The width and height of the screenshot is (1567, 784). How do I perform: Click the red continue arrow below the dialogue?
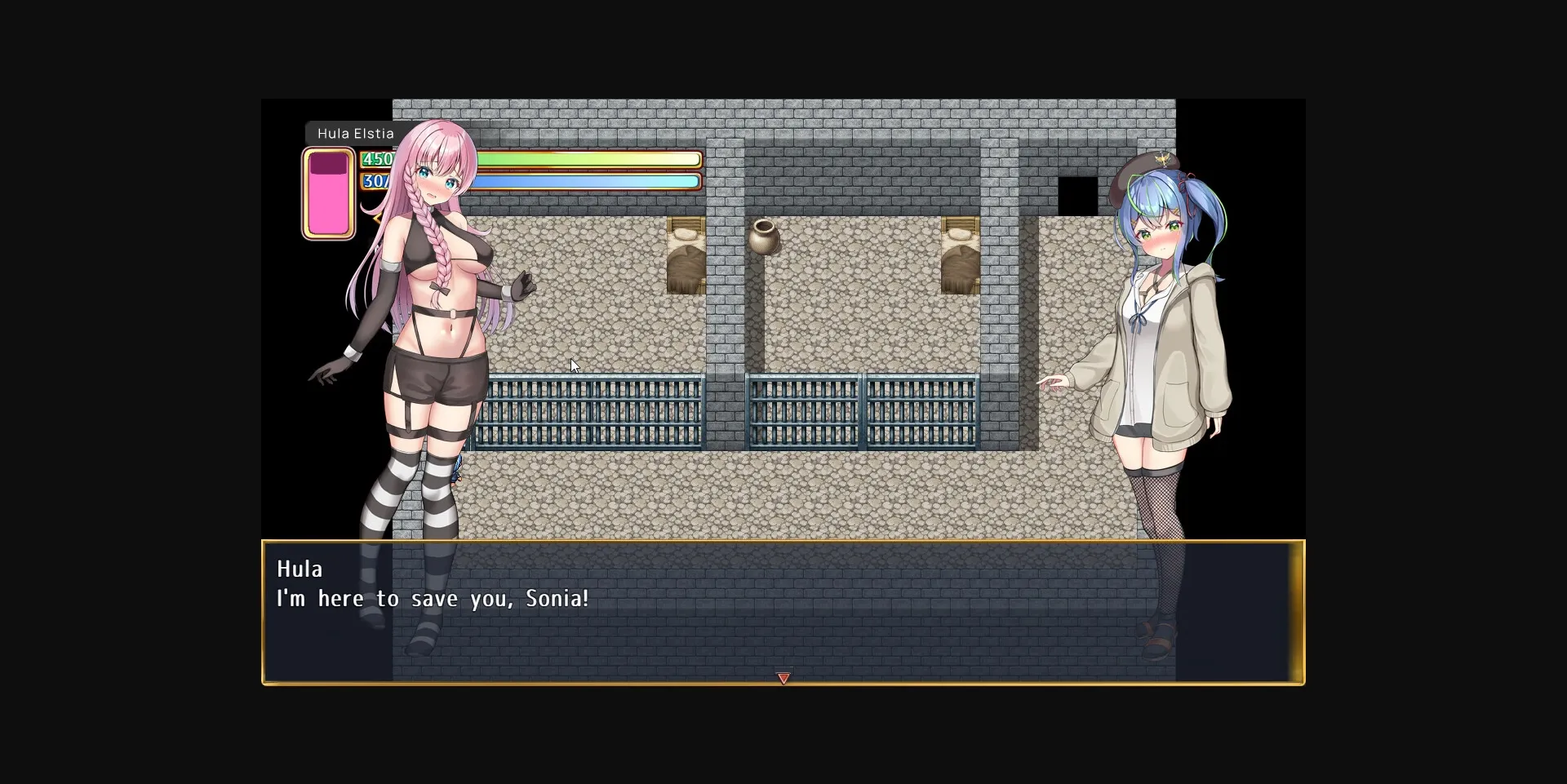(x=783, y=678)
